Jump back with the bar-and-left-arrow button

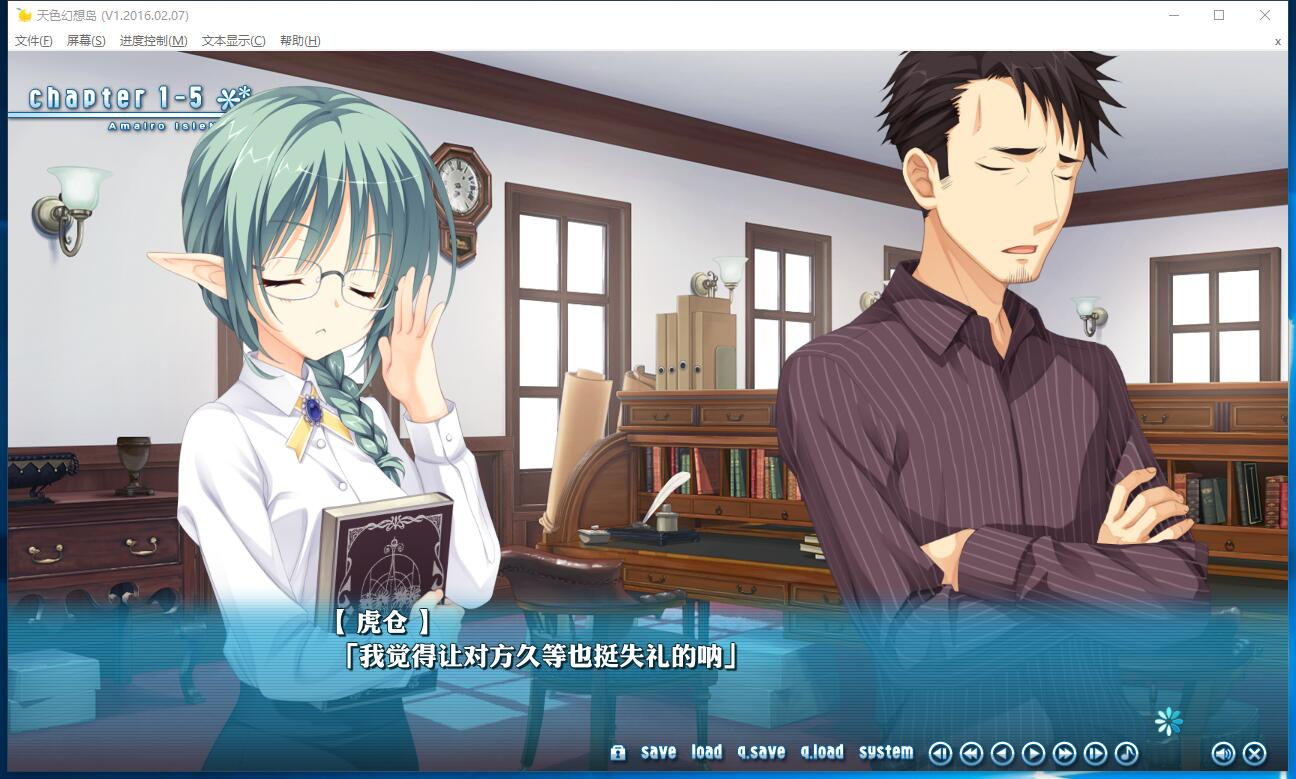tap(940, 753)
